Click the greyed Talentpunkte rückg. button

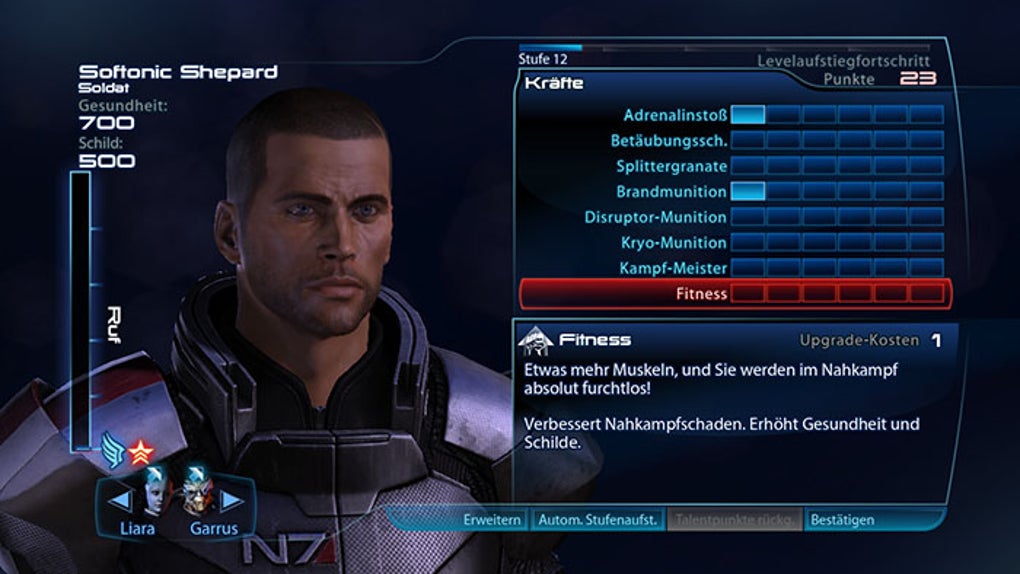tap(735, 520)
